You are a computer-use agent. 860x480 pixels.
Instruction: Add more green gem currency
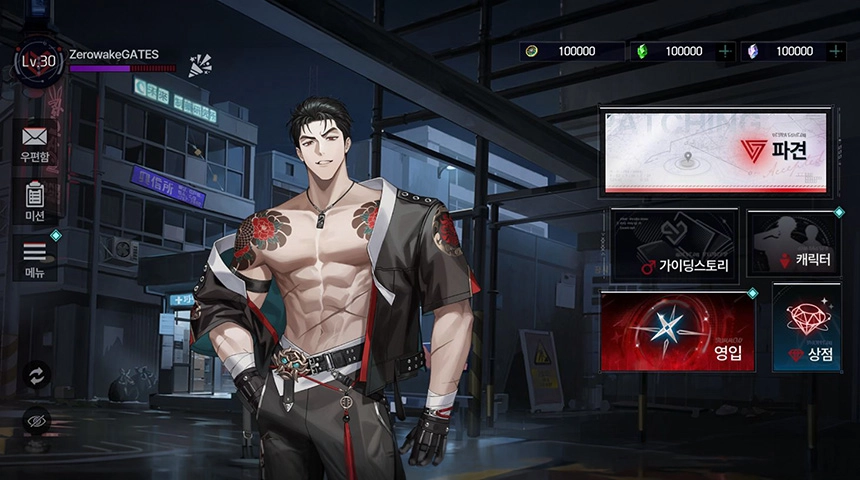tap(725, 51)
